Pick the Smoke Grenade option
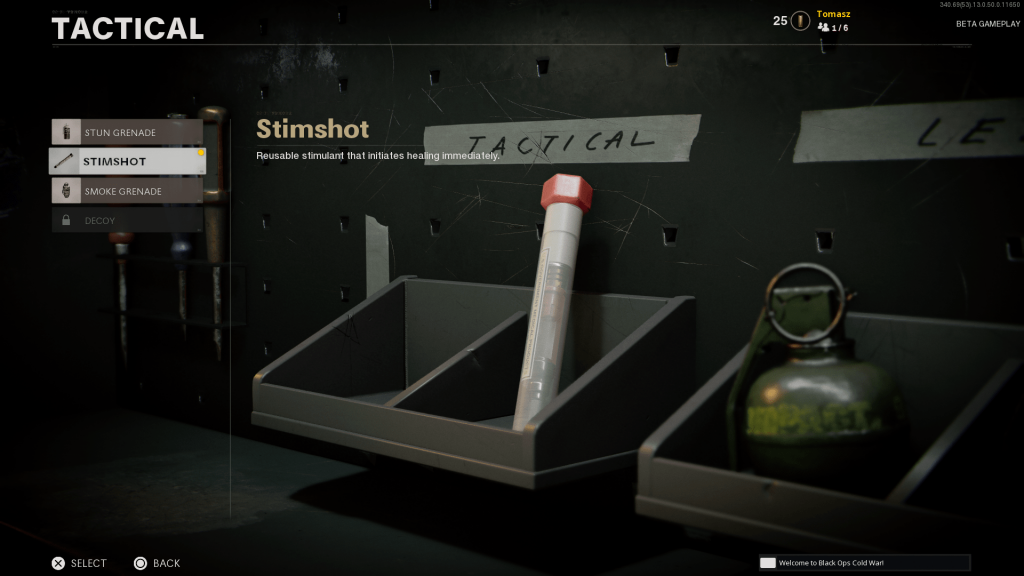This screenshot has height=576, width=1024. point(127,191)
